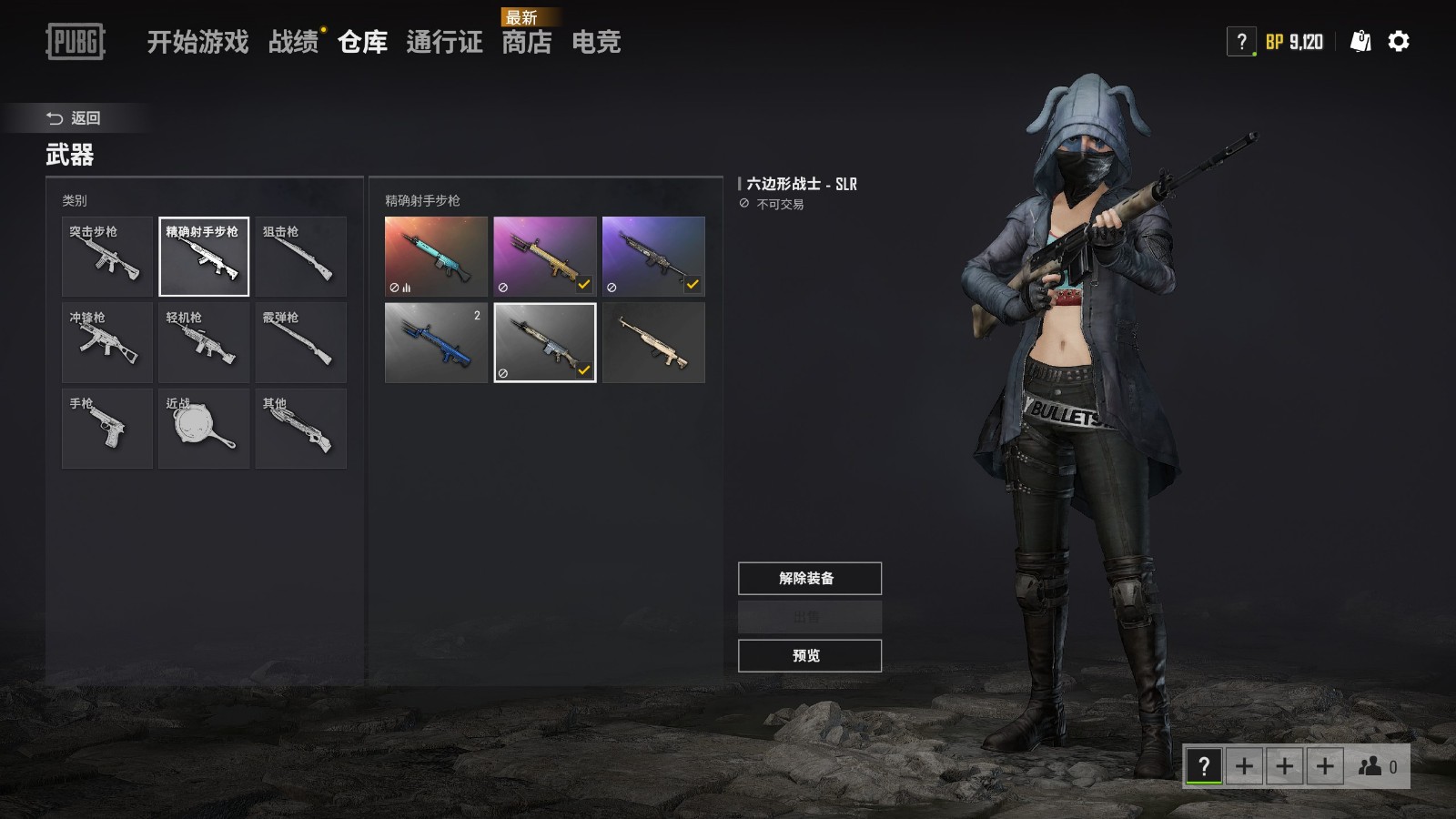Select the 手枪 pistol category icon
This screenshot has height=819, width=1456.
pos(106,428)
